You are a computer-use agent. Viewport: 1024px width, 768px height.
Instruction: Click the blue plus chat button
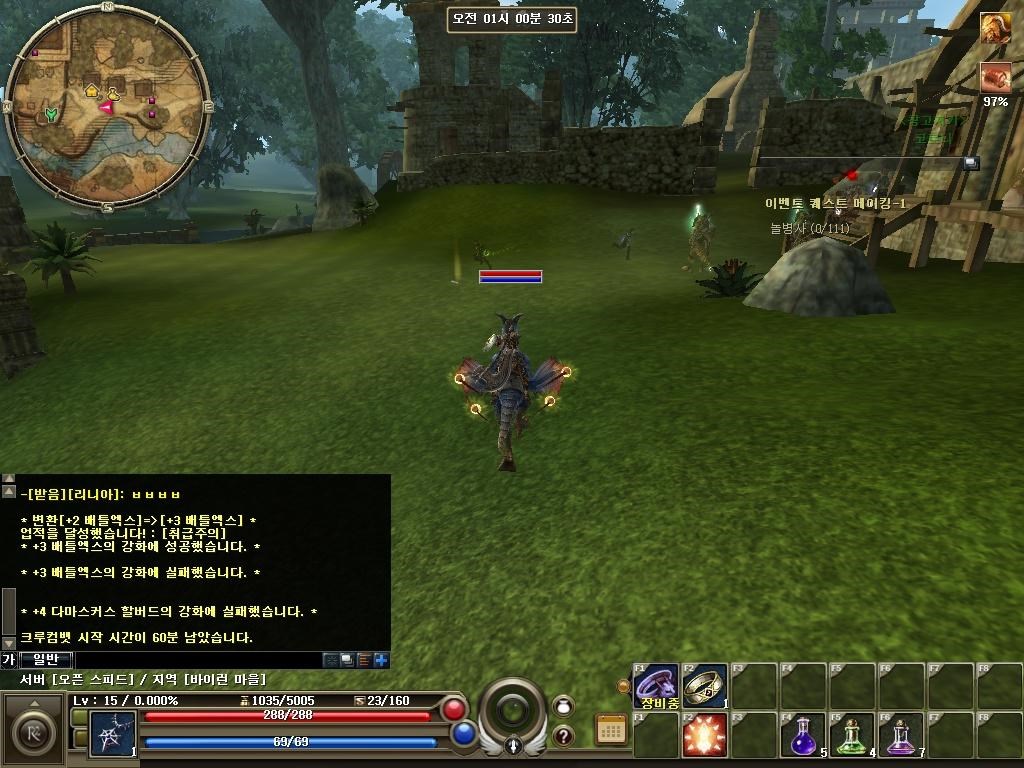(381, 660)
